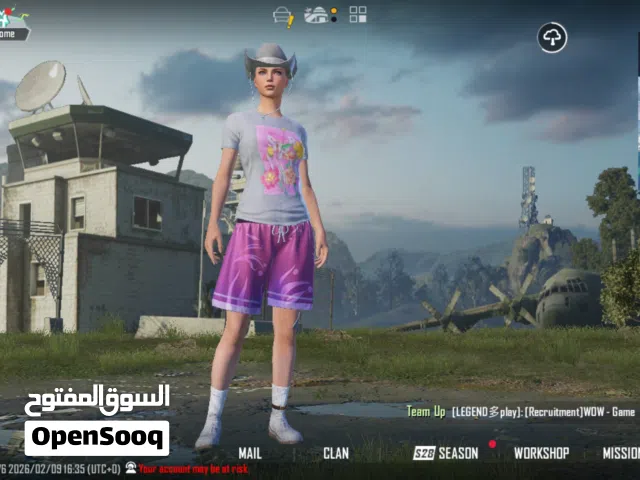Open the Workshop menu
The height and width of the screenshot is (480, 640).
(541, 453)
